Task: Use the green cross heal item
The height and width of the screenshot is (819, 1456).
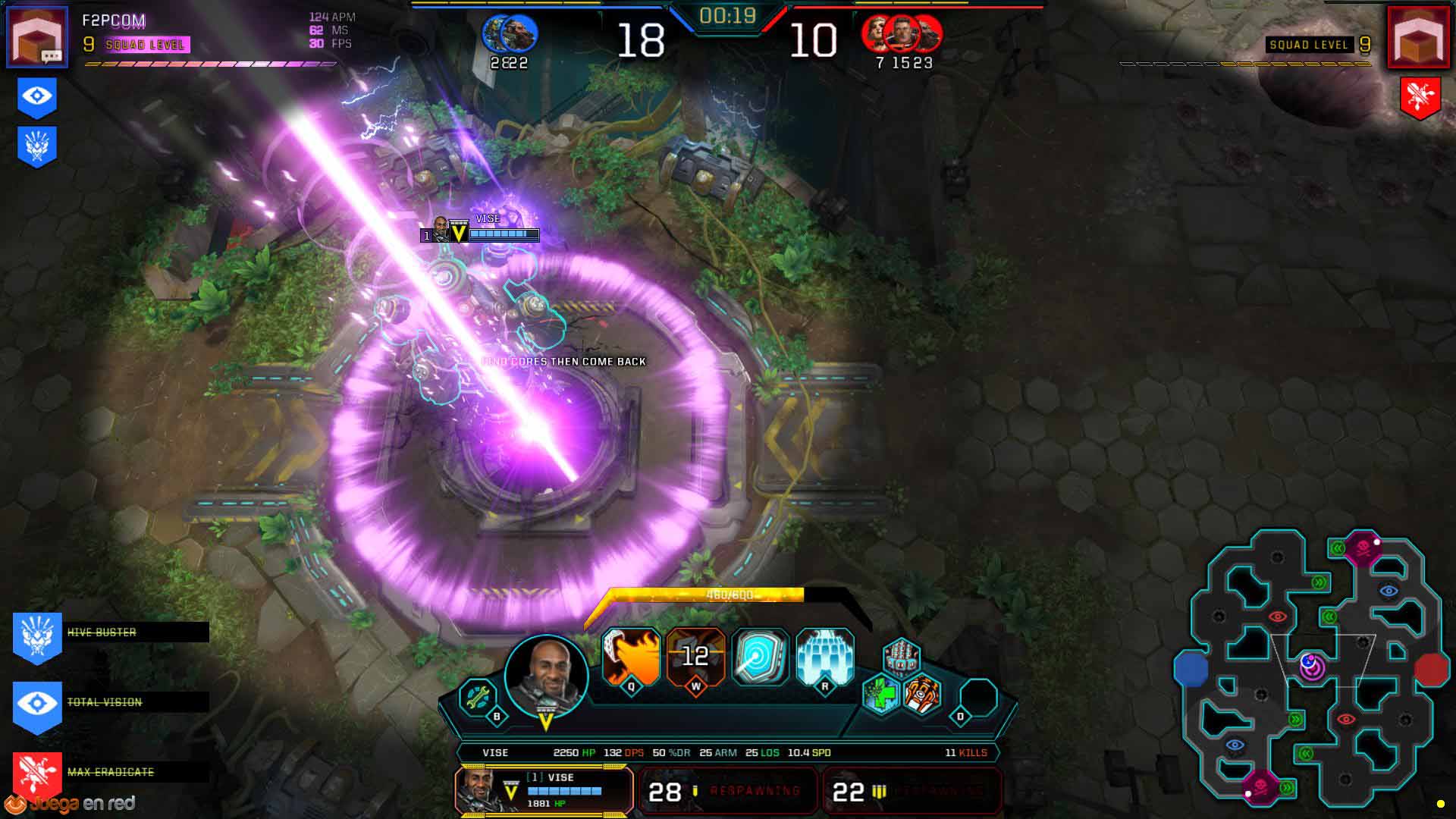Action: click(881, 694)
